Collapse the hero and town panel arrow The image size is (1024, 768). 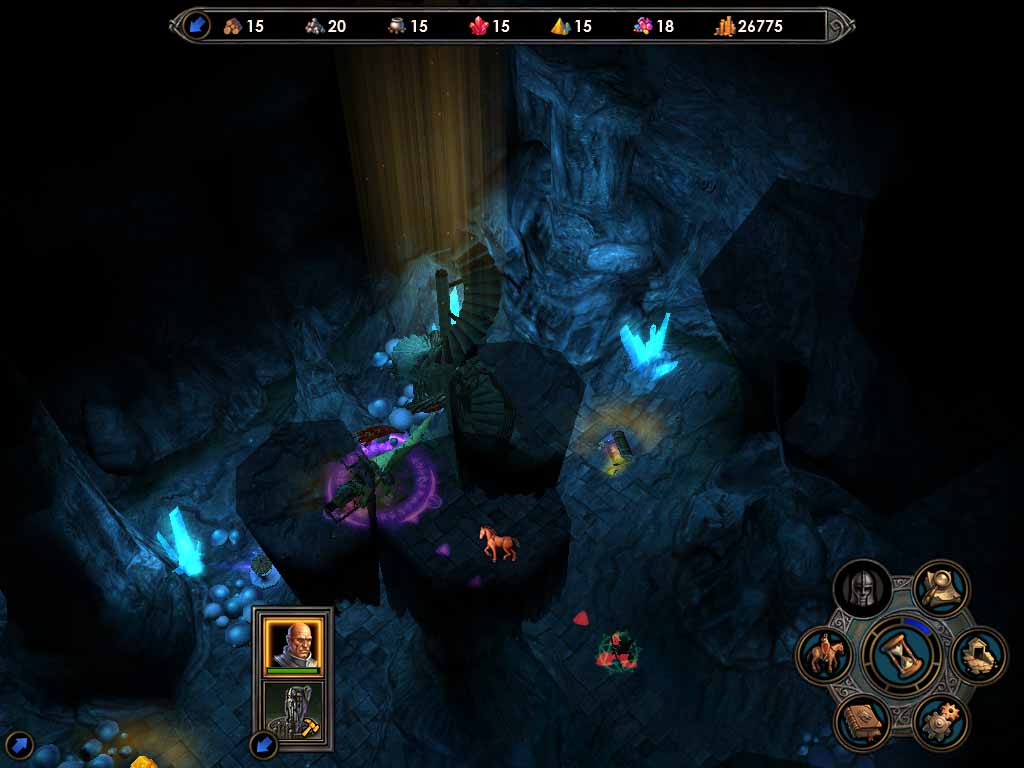[x=262, y=744]
